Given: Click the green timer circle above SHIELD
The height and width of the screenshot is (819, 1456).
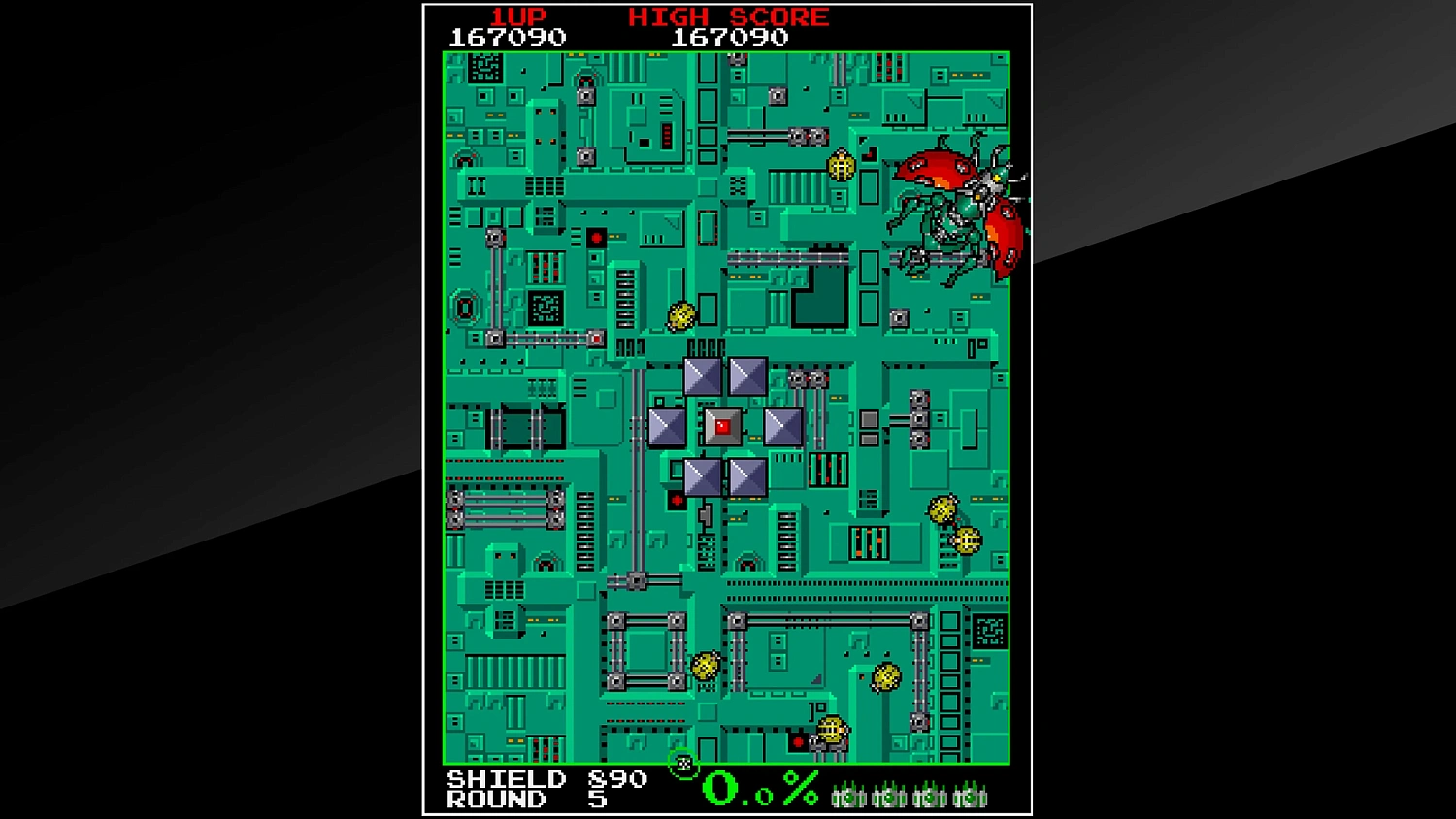Looking at the screenshot, I should 684,766.
